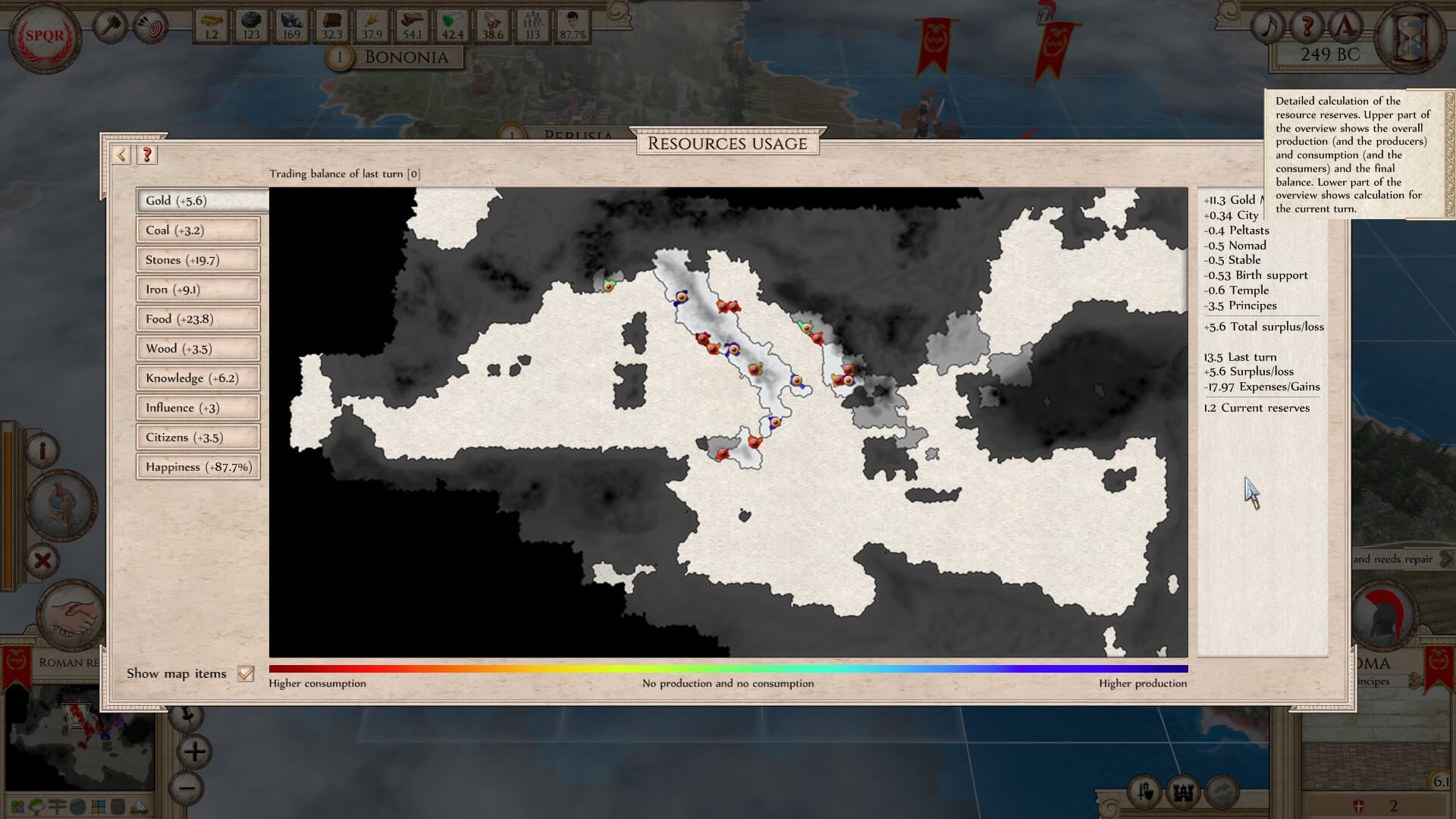Switch to the Happiness tab
This screenshot has width=1456, height=819.
pos(198,467)
